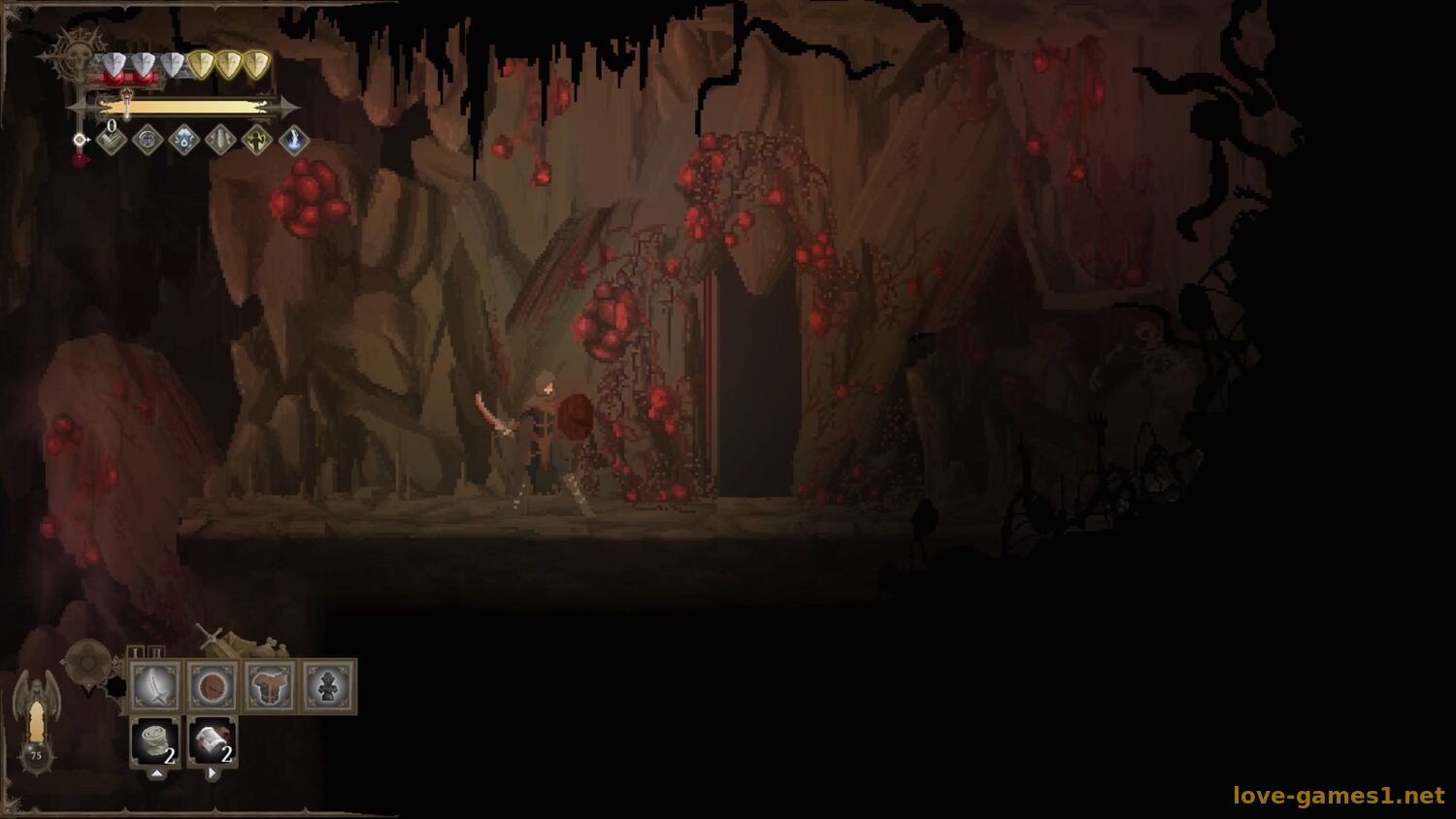
Task: Switch to weapon set I tab
Action: coord(137,652)
